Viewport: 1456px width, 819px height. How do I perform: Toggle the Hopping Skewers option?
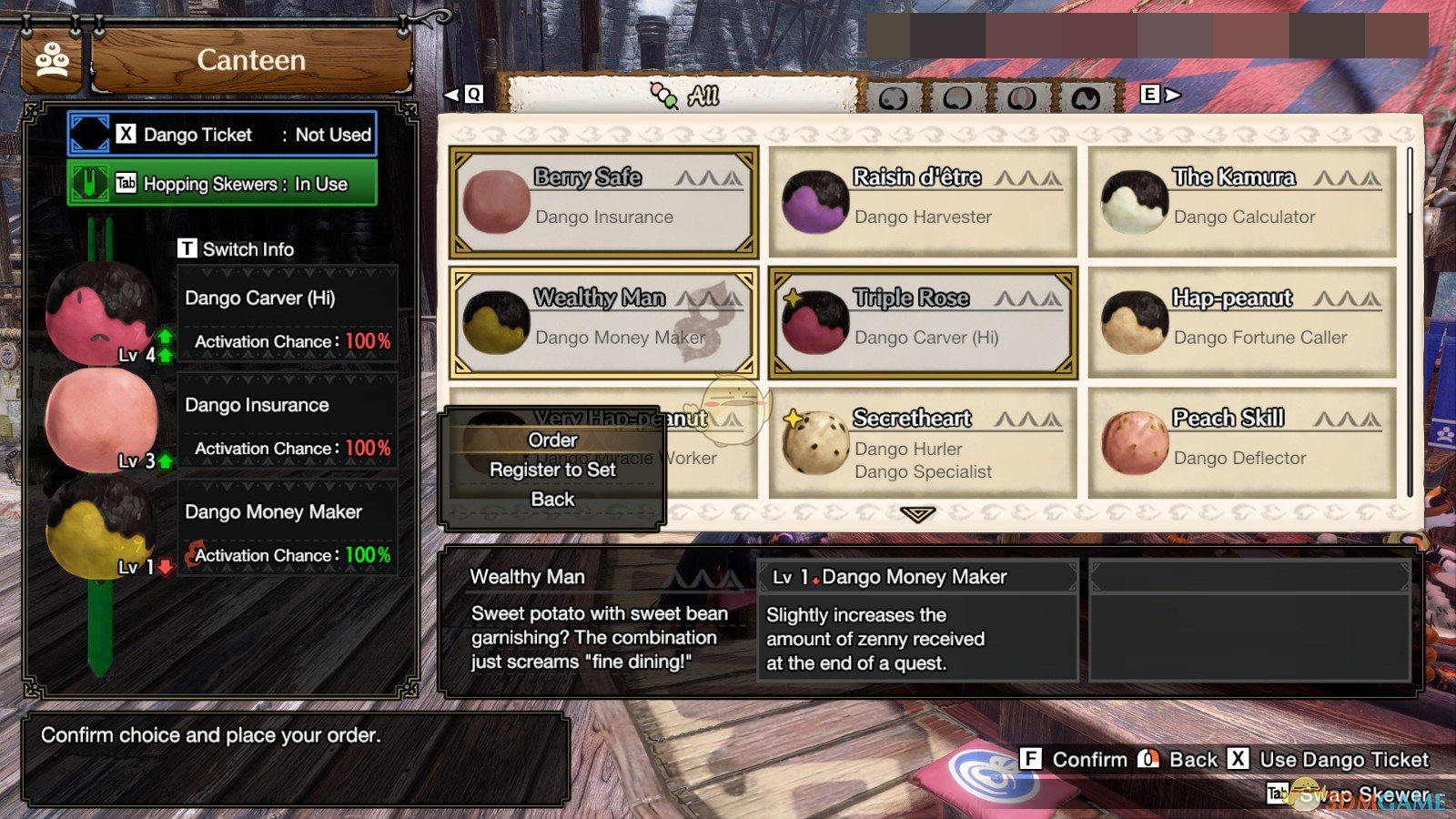click(x=223, y=184)
